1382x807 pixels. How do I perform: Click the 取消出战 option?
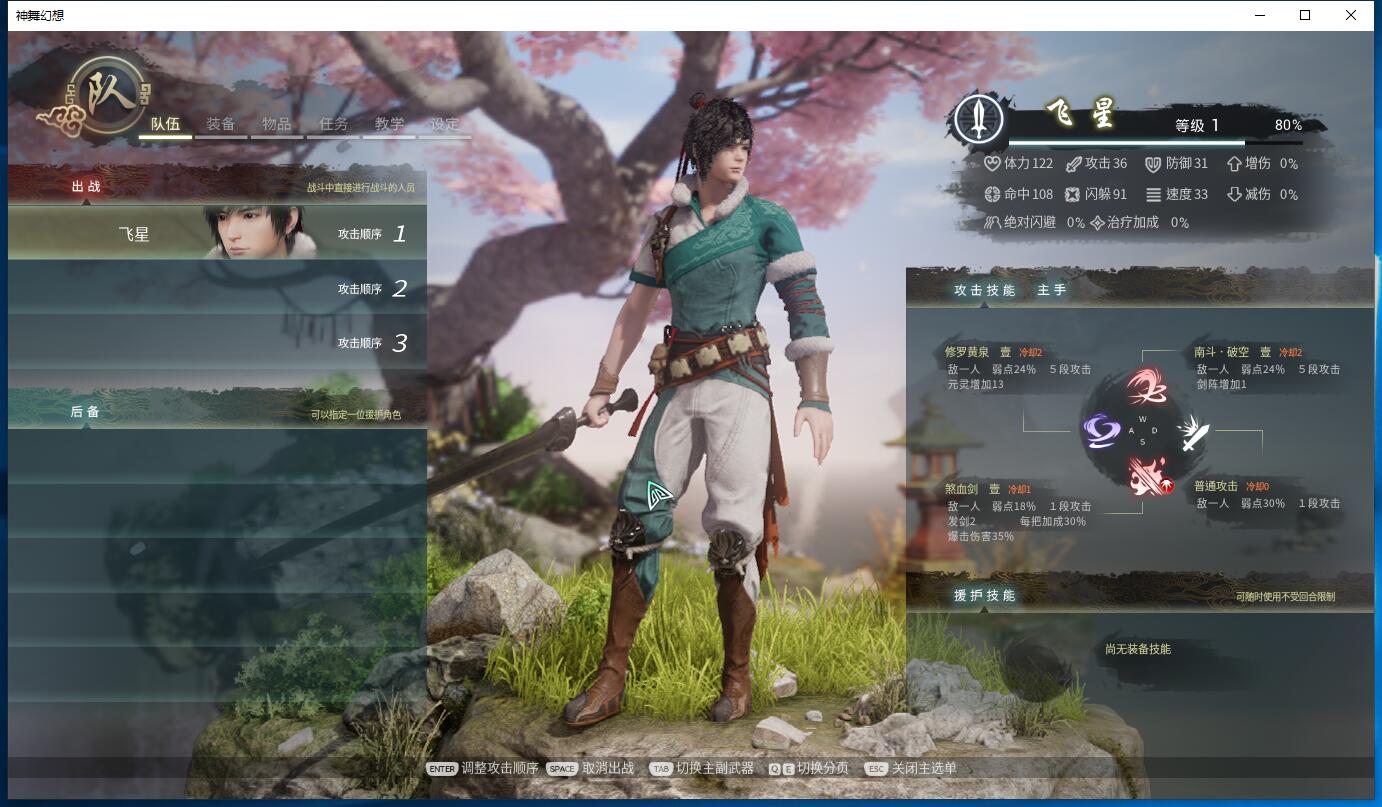pyautogui.click(x=607, y=768)
